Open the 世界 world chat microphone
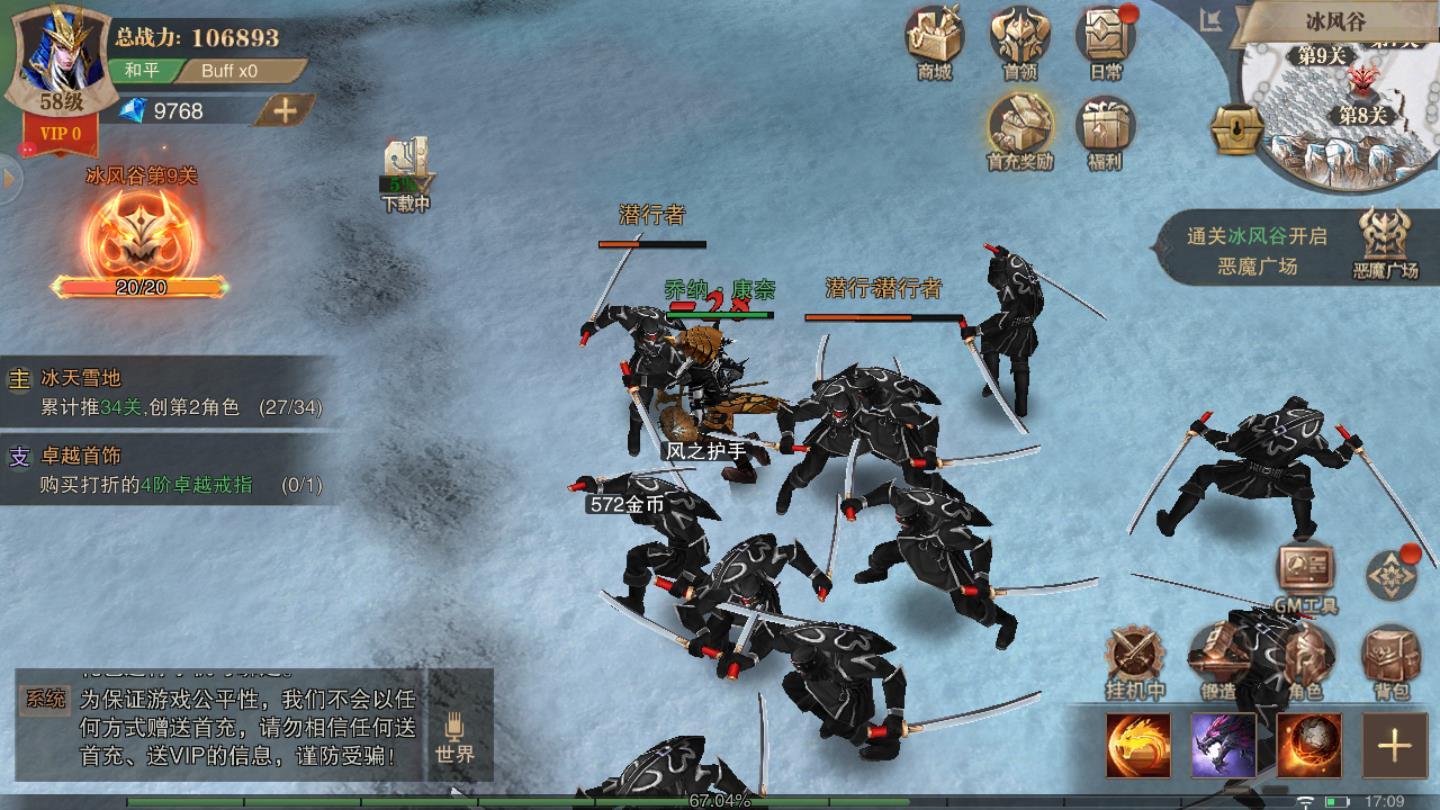The width and height of the screenshot is (1440, 810). [x=455, y=737]
